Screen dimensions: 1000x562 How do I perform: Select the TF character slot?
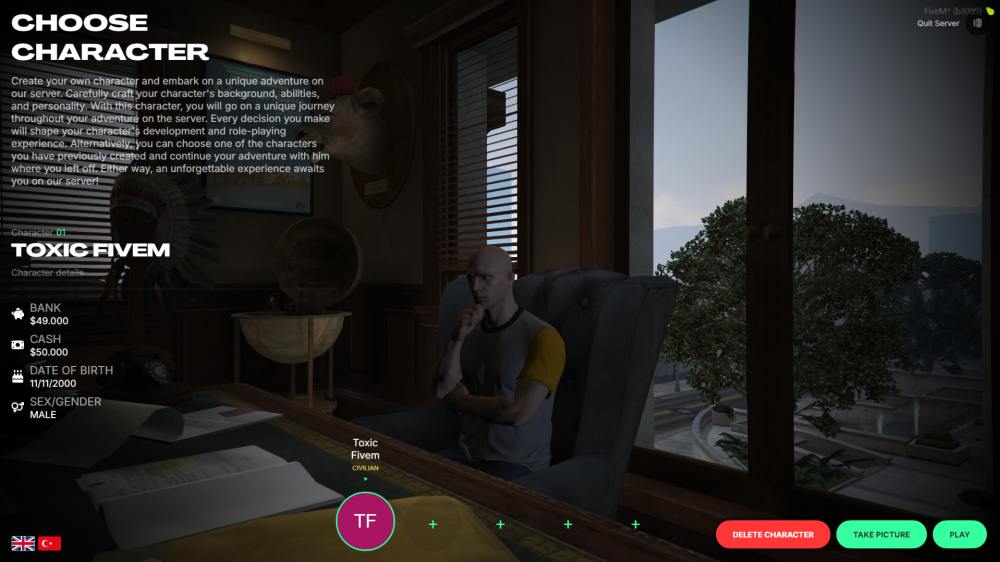[x=365, y=521]
